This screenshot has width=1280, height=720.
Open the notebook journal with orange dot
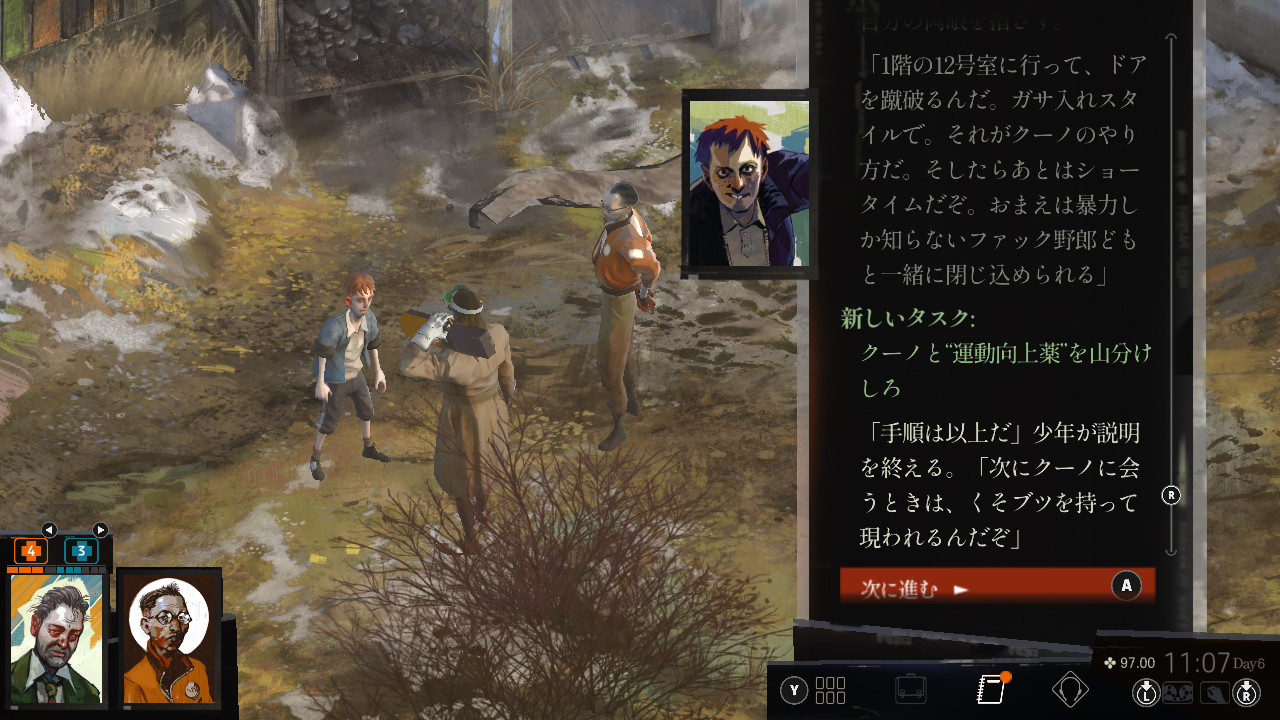[x=990, y=689]
